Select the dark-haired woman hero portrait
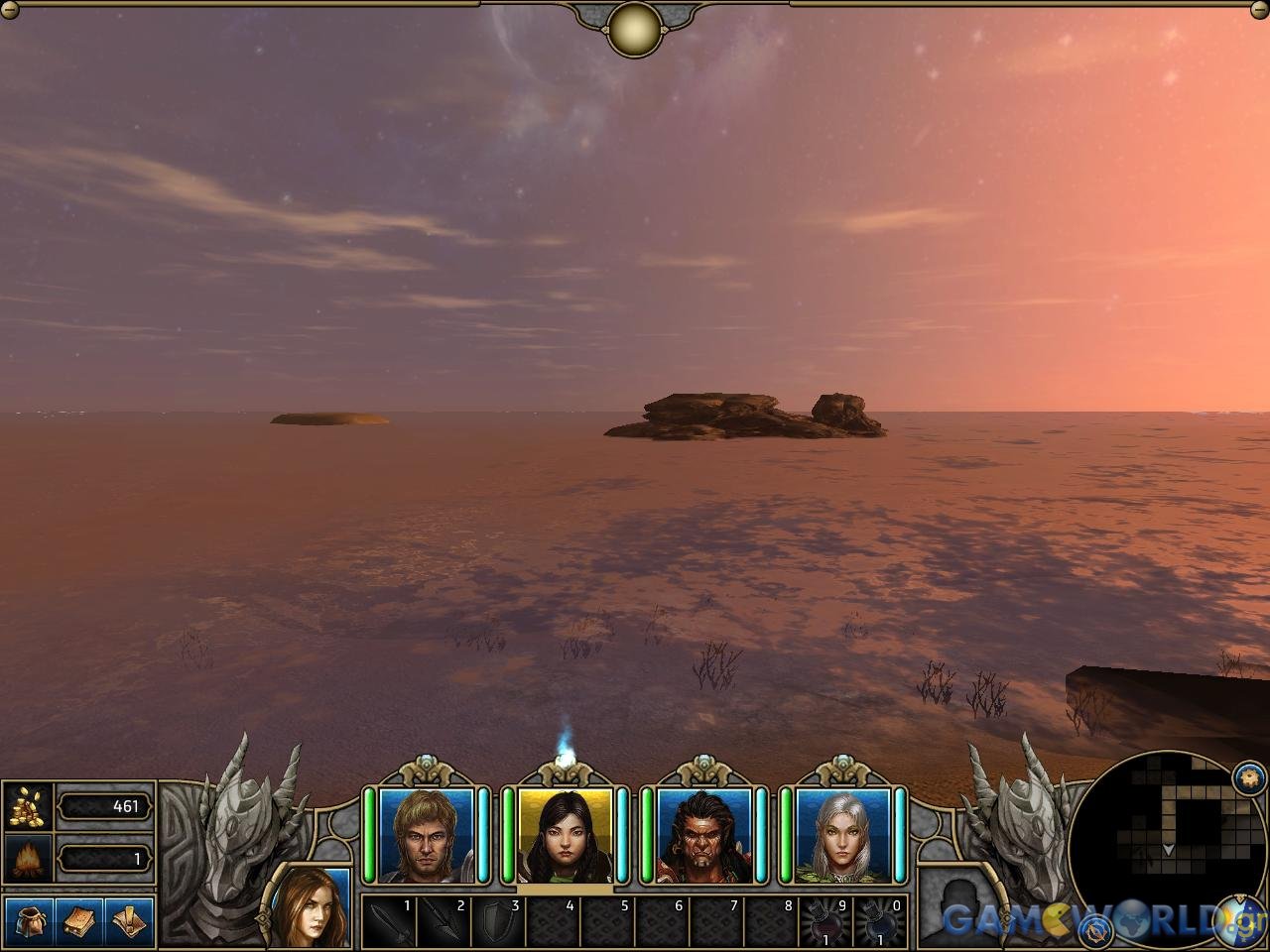 (x=566, y=835)
